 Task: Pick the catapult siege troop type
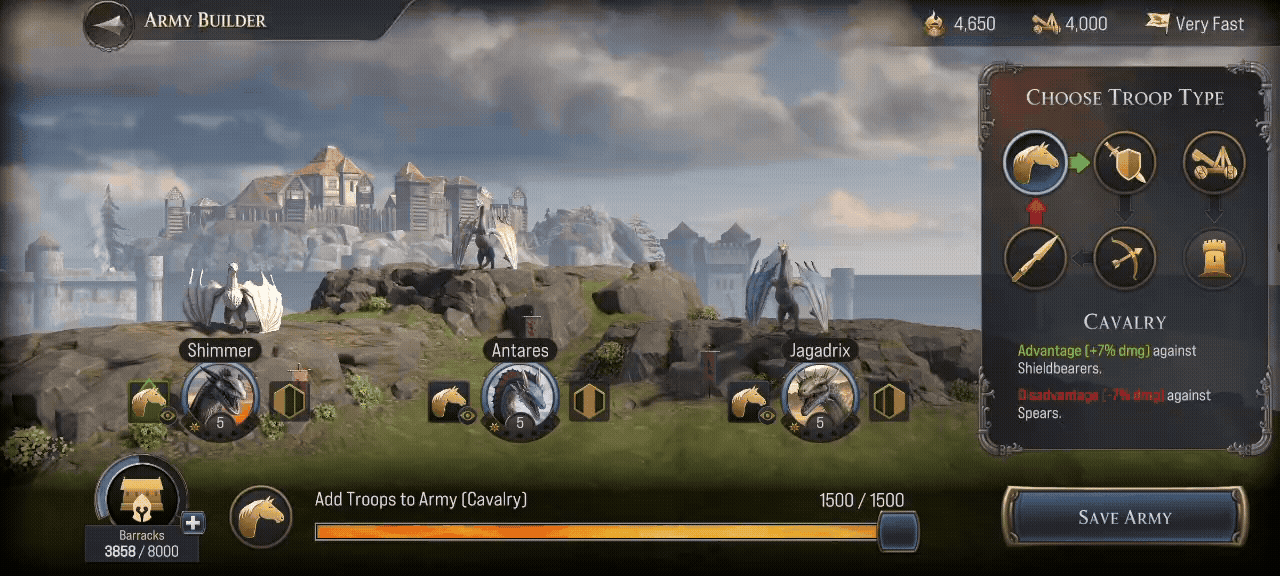pos(1214,162)
